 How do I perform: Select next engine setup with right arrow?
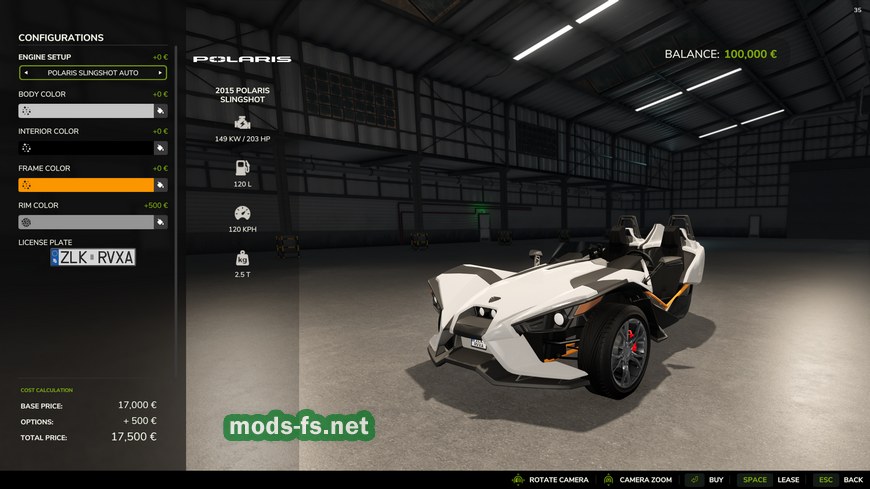pos(160,73)
